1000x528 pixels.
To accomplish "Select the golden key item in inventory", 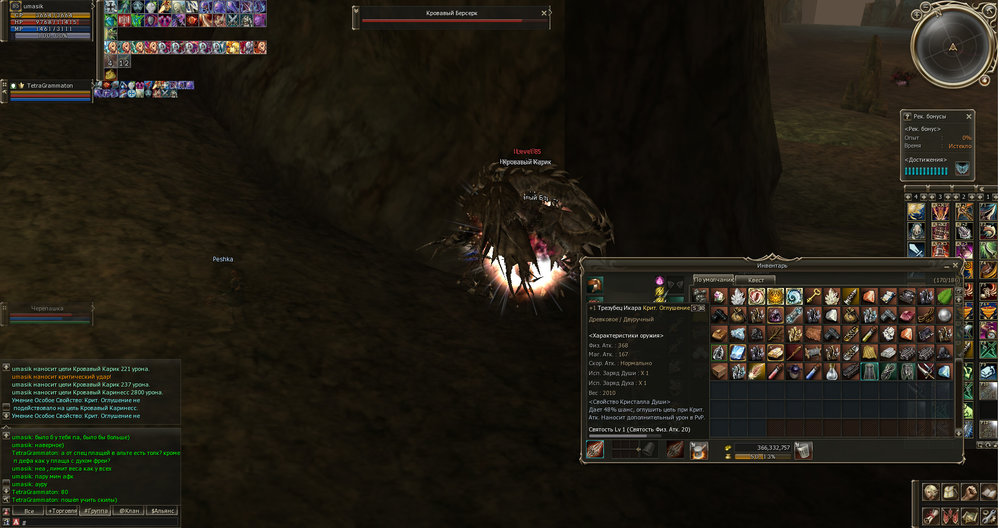I will coord(813,296).
